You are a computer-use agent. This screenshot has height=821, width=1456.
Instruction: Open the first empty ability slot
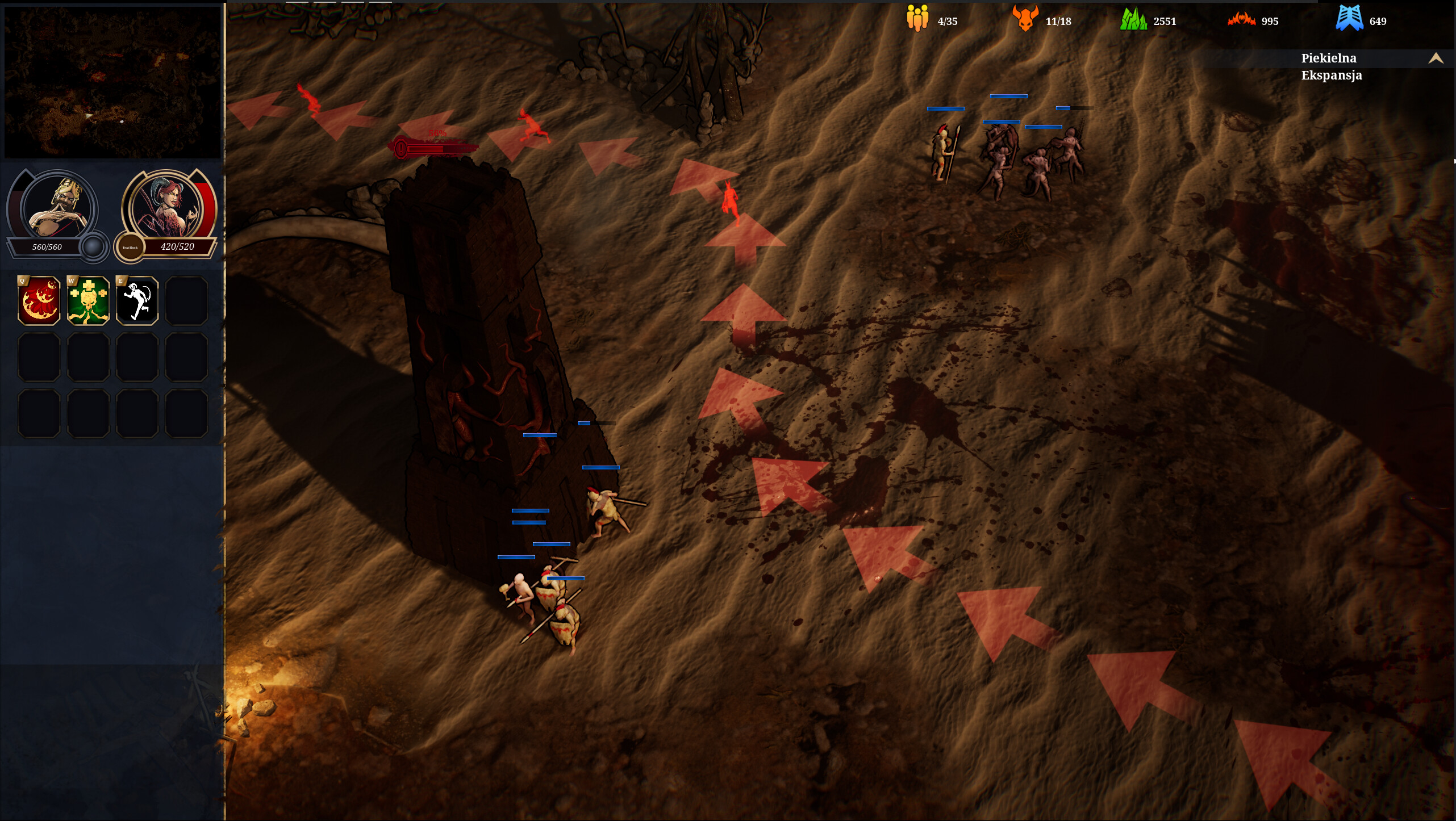click(186, 300)
